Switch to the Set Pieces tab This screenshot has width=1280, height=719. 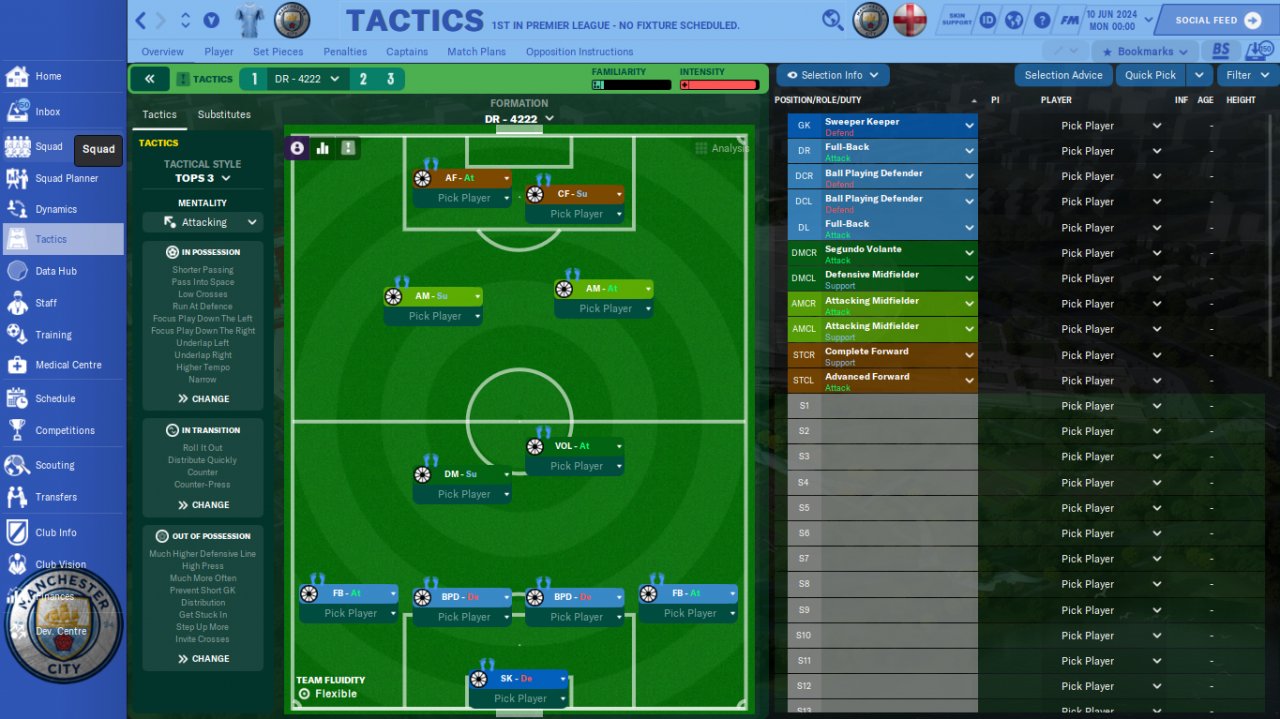click(x=278, y=52)
